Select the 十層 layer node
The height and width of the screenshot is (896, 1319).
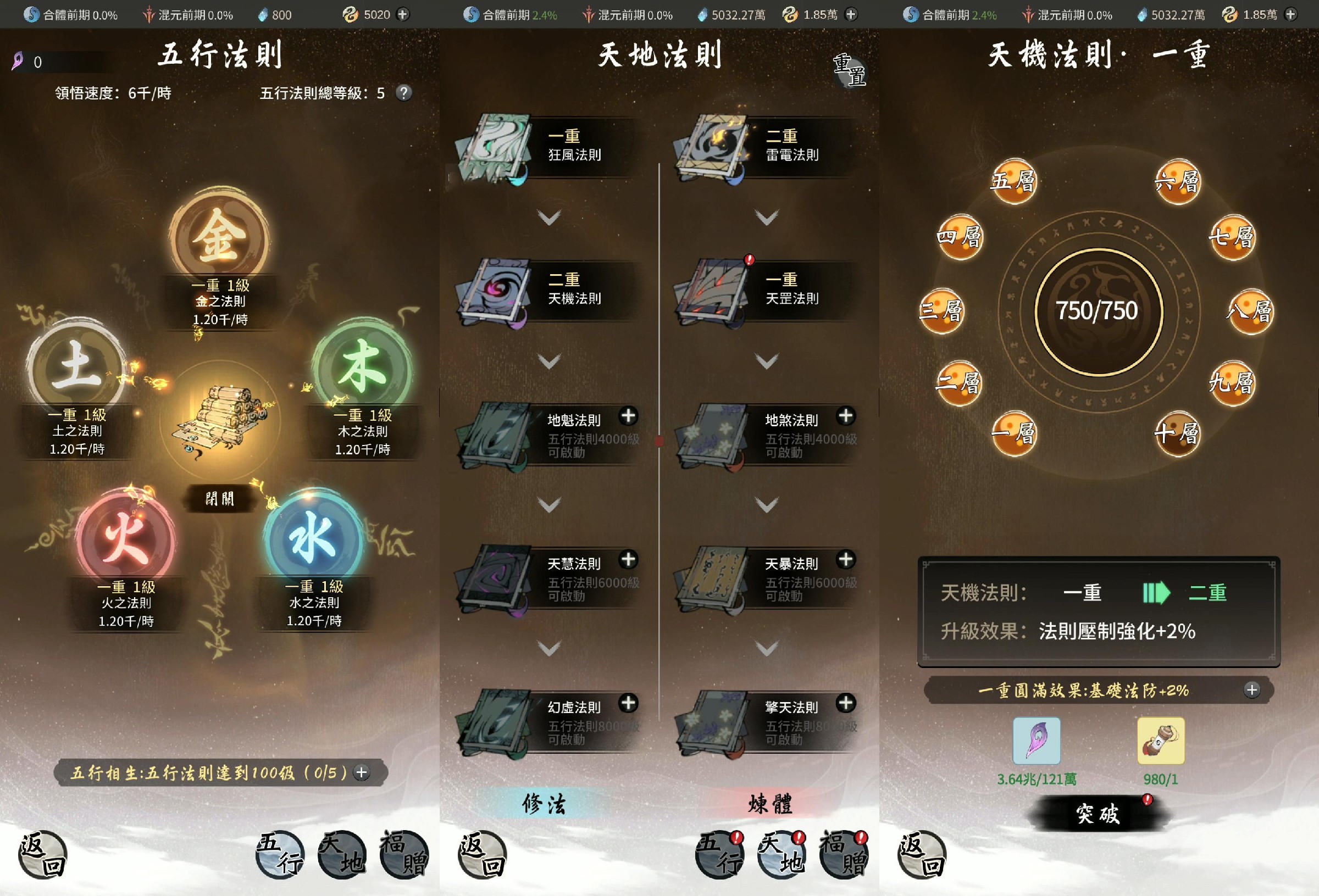click(x=1182, y=433)
